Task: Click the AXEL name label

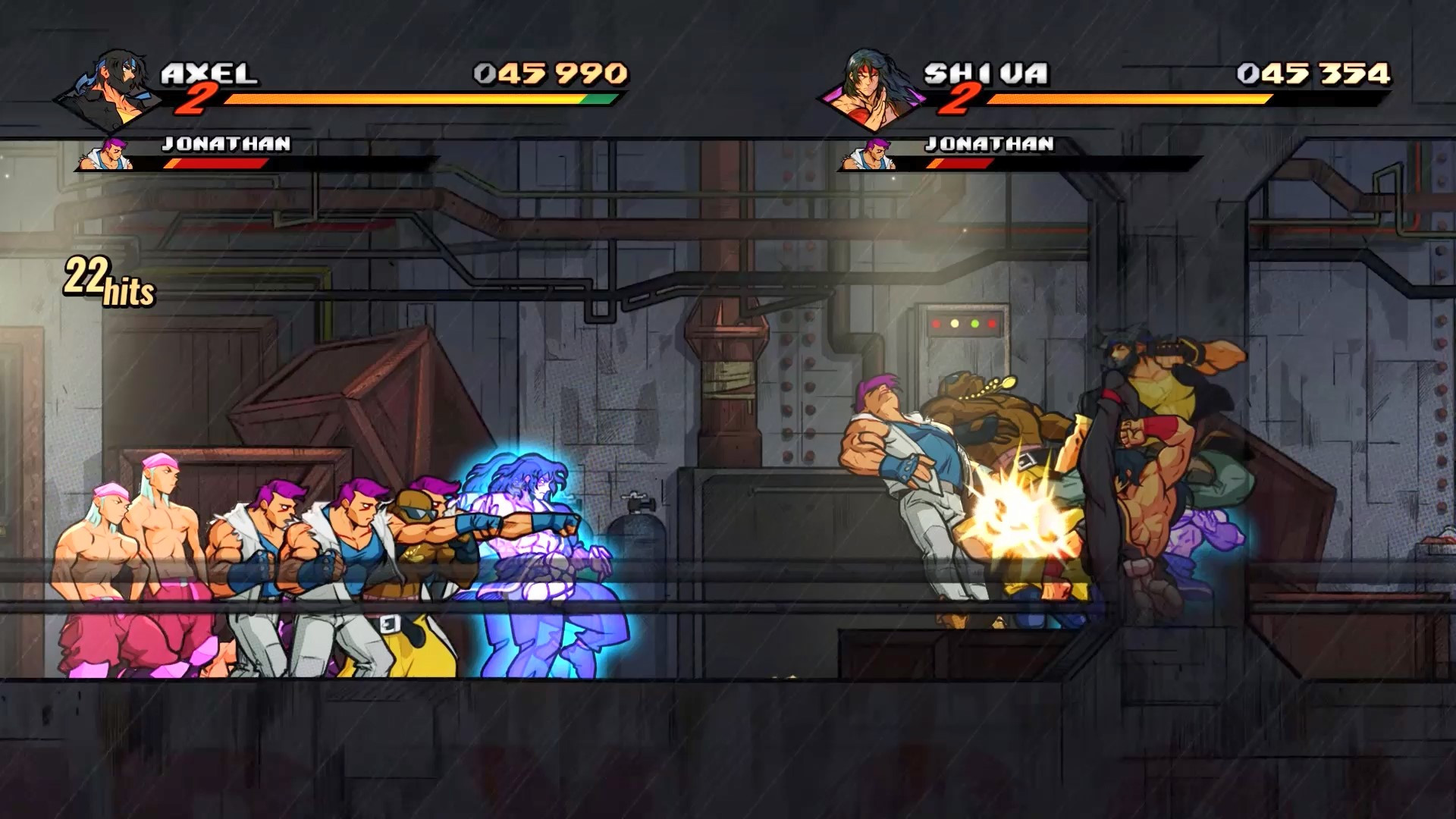Action: tap(212, 72)
